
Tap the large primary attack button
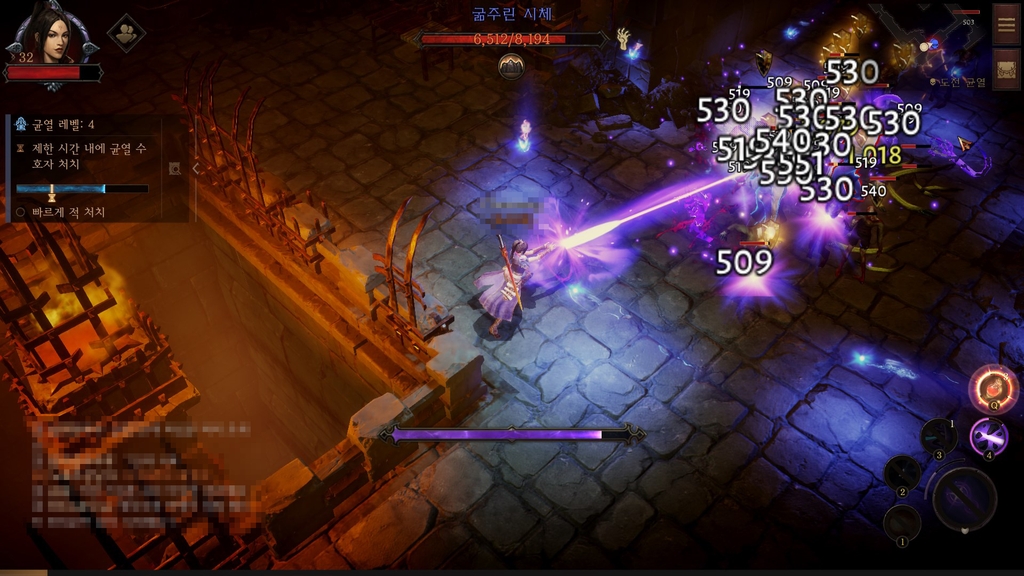964,498
